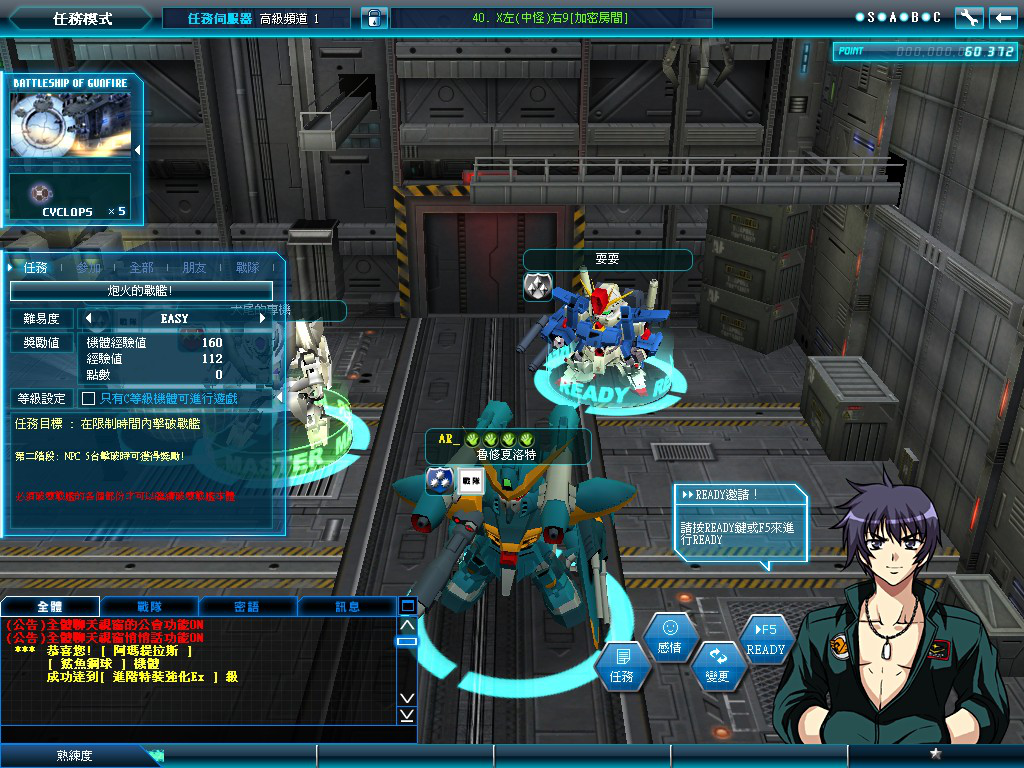1024x768 pixels.
Task: Decrease difficulty with the left arrow
Action: coord(88,318)
